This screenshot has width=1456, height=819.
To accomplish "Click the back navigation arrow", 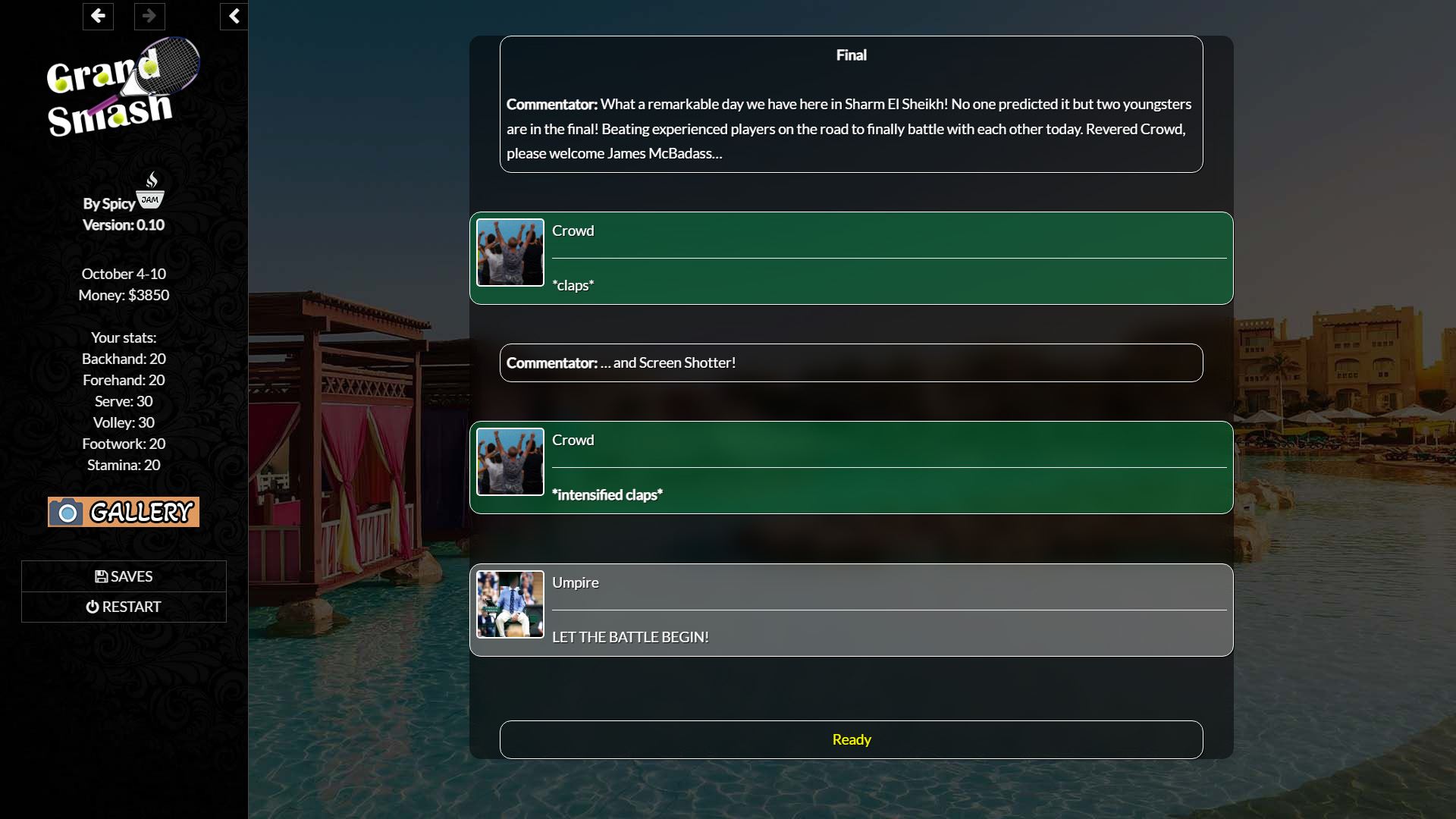I will (98, 16).
